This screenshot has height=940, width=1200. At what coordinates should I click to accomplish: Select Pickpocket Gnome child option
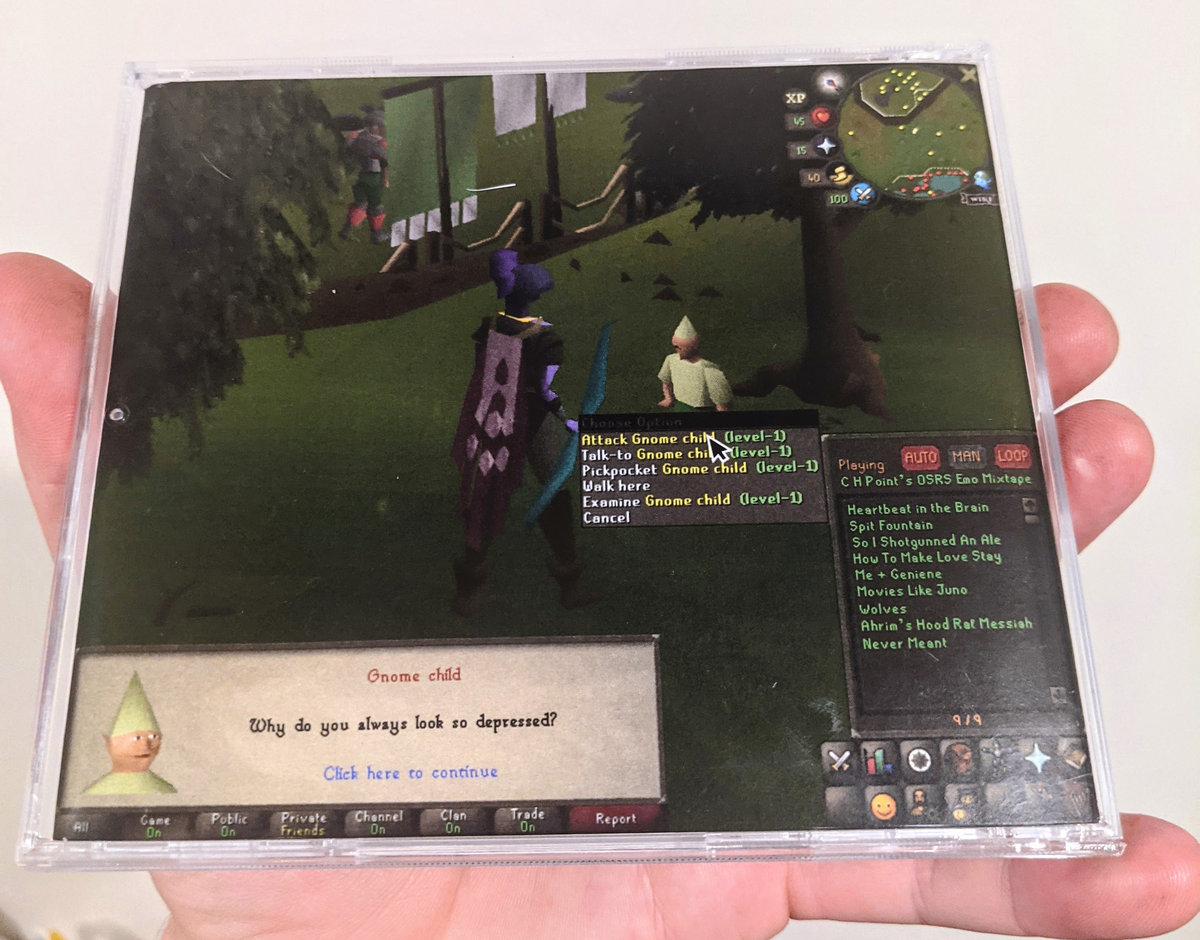[x=660, y=468]
